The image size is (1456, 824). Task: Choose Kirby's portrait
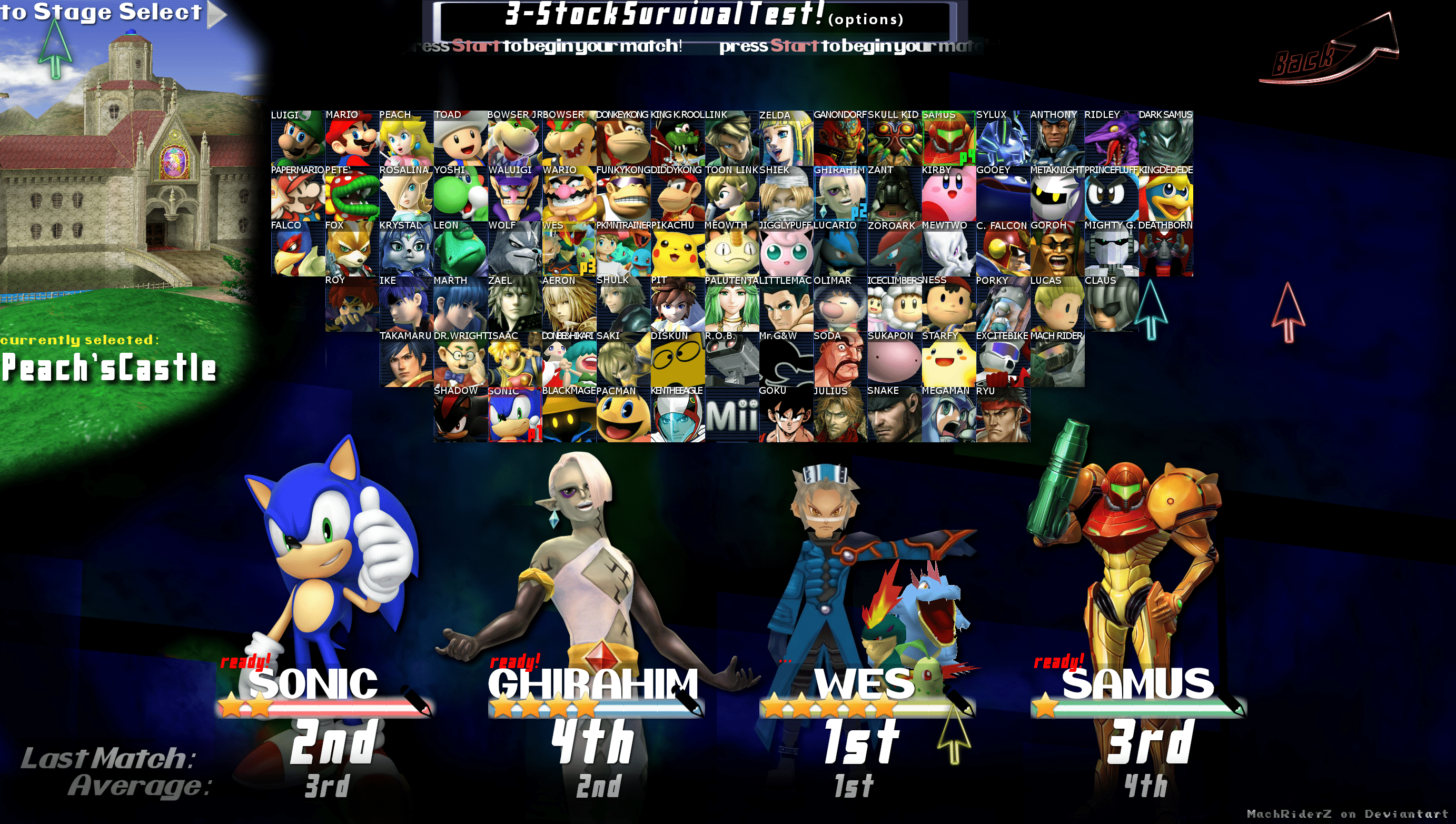950,195
